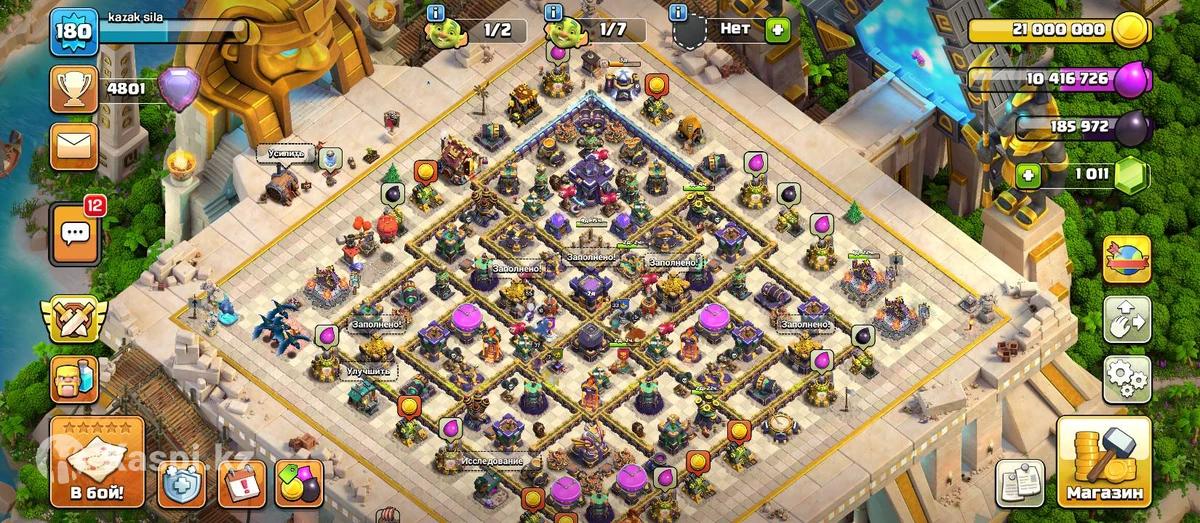Screen dimensions: 1200x523
Task: Open the settings gears menu
Action: click(x=1127, y=378)
